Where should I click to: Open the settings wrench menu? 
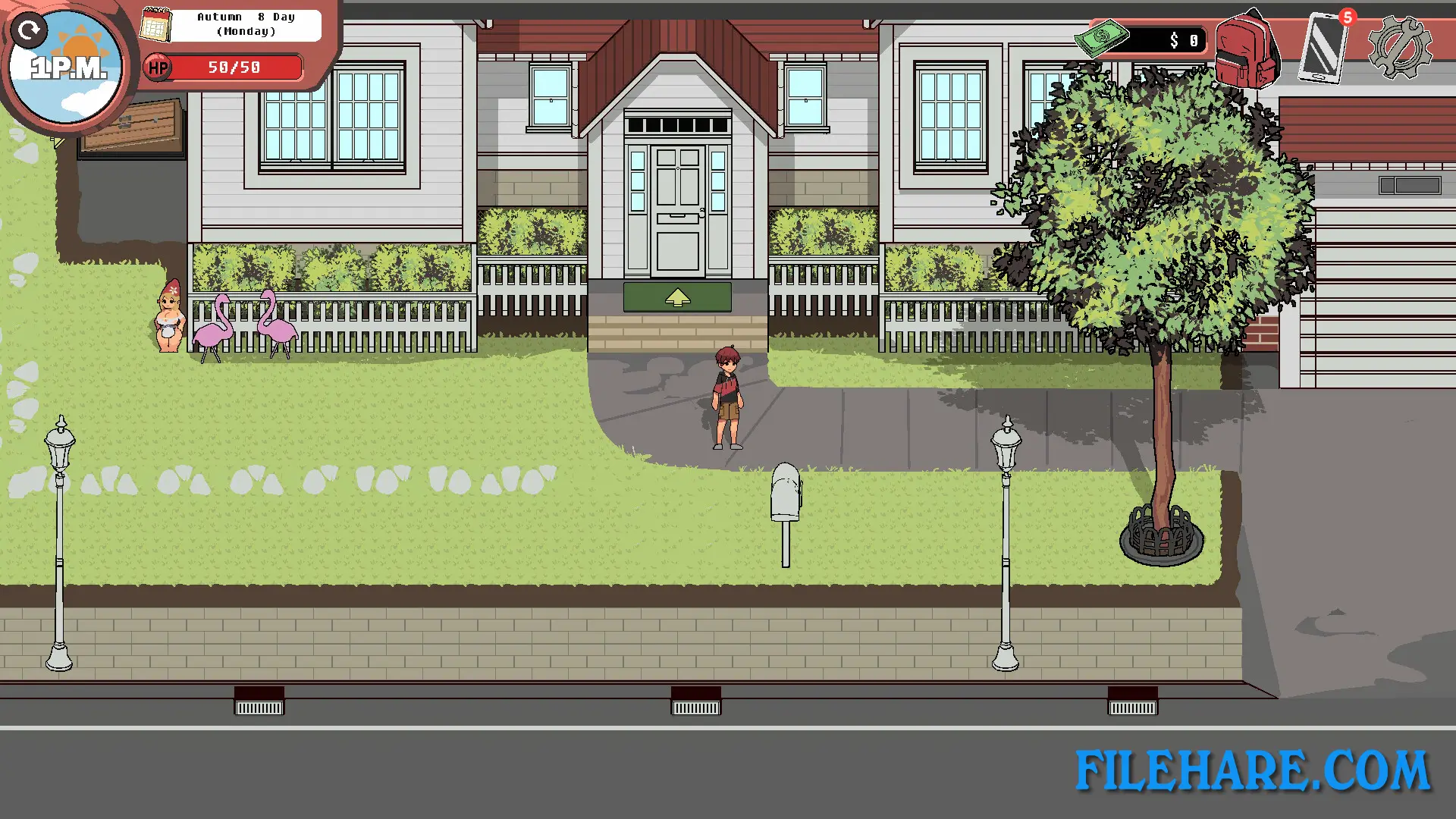(x=1402, y=47)
